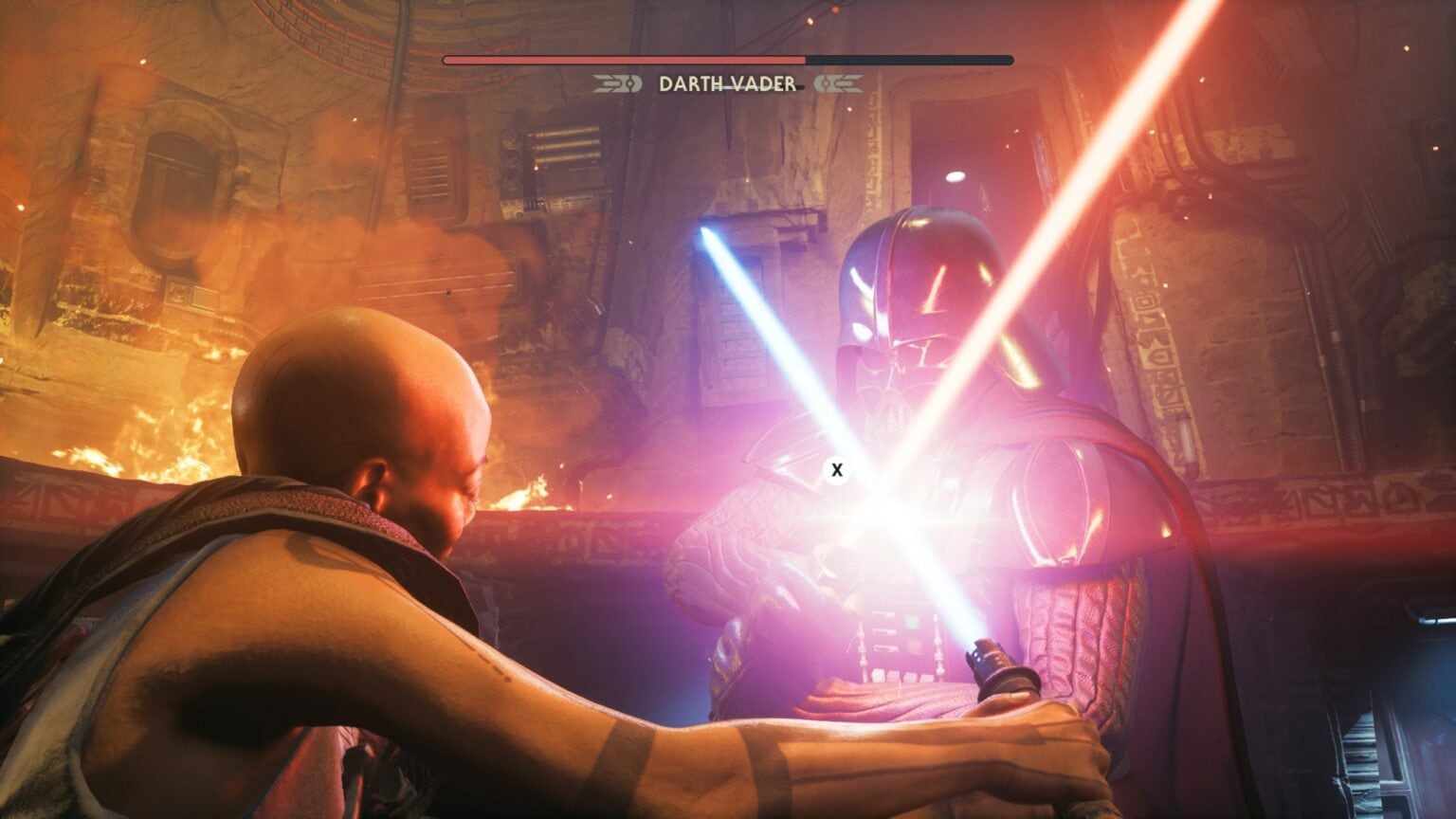Click the blue lightsaber hilt
Screen dimensions: 1456x819
pyautogui.click(x=993, y=665)
